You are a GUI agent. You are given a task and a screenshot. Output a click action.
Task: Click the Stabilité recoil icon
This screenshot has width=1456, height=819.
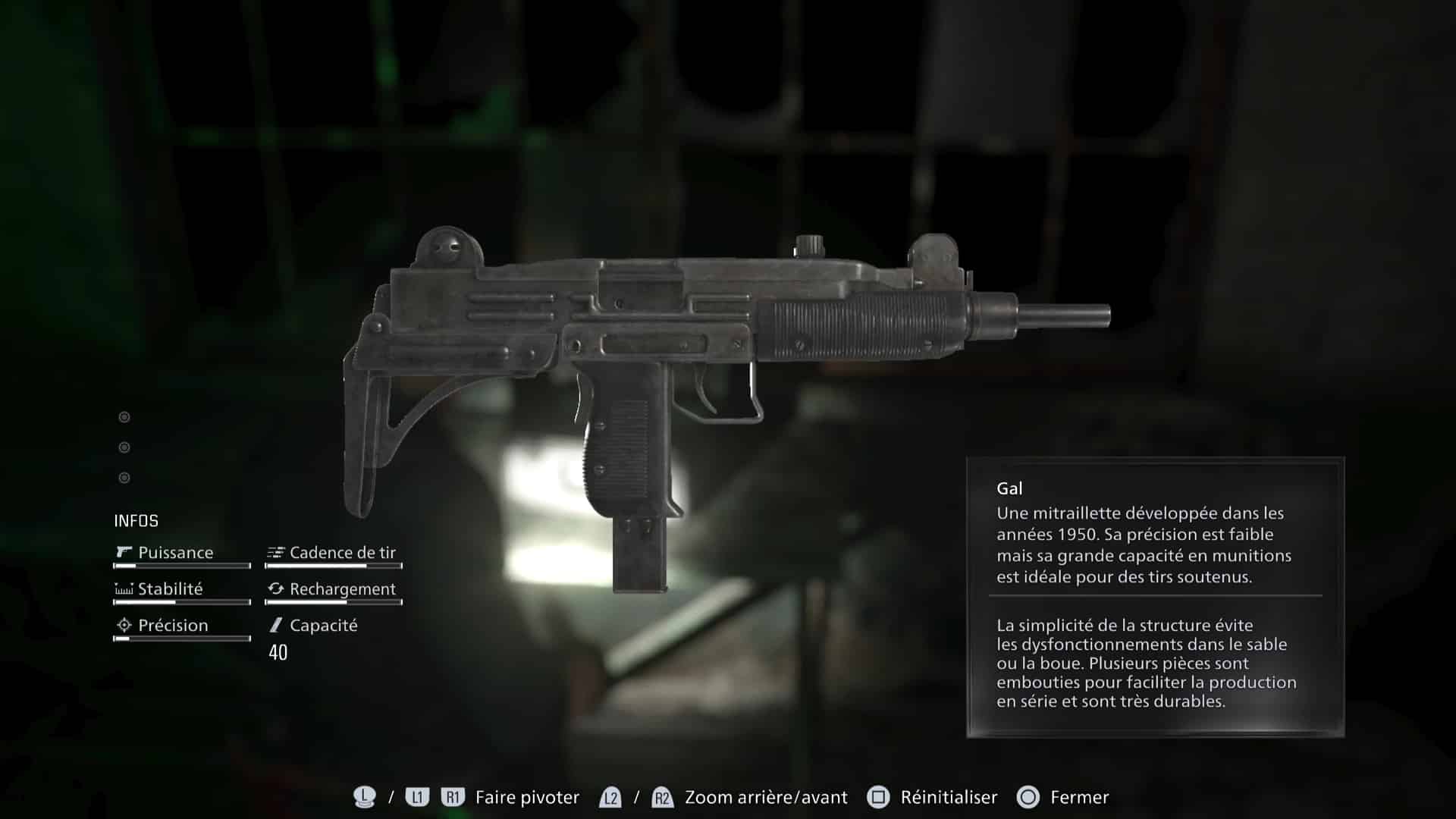pyautogui.click(x=124, y=588)
